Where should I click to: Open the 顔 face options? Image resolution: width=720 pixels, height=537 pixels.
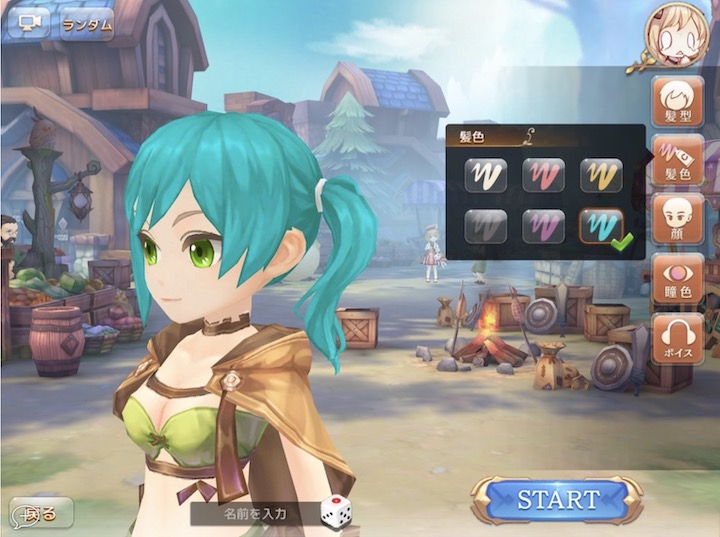click(677, 220)
